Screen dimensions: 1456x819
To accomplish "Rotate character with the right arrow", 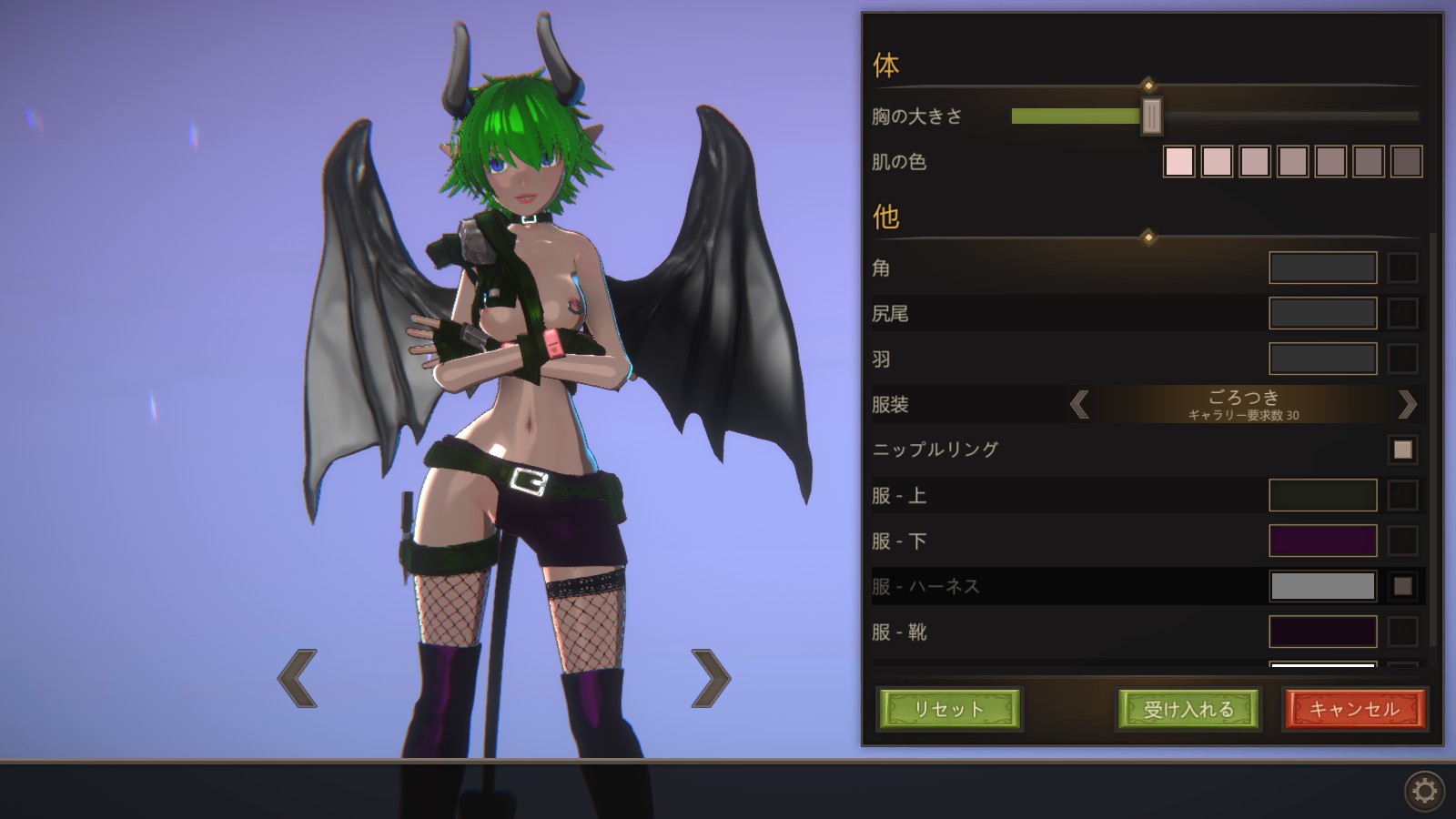I will click(x=711, y=678).
